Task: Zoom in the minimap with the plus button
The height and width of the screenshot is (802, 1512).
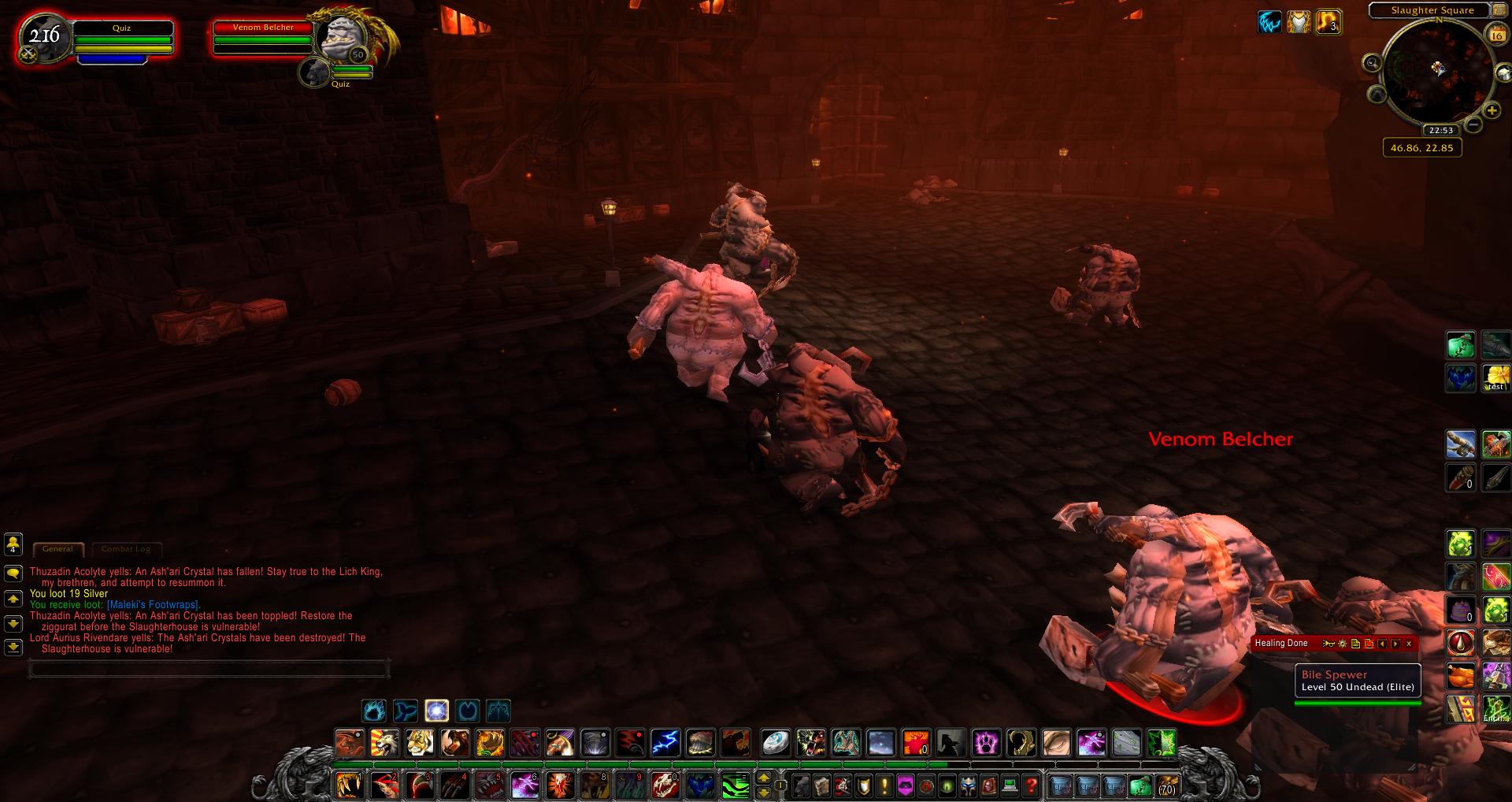Action: 1492,111
